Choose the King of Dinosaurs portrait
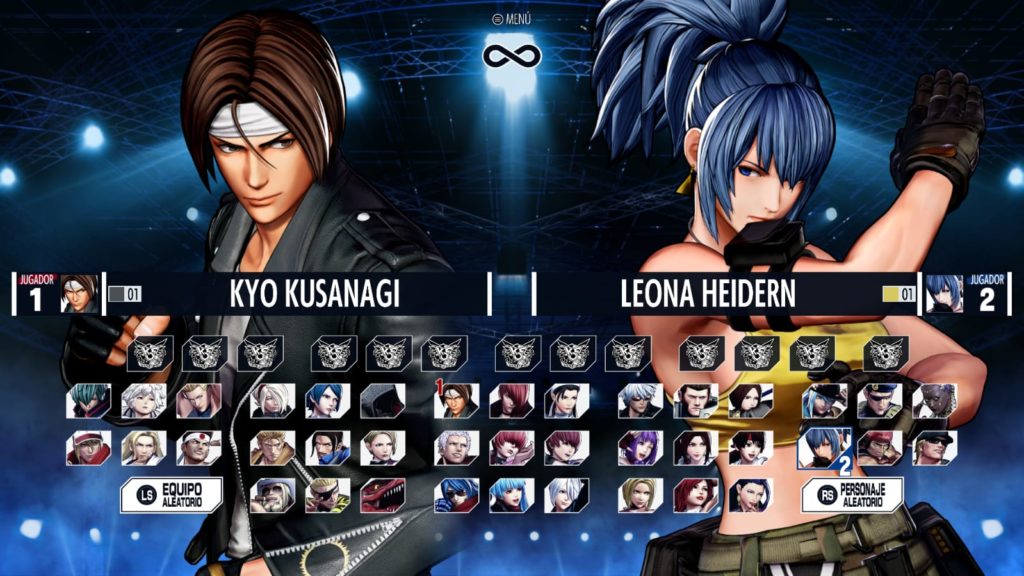Image resolution: width=1024 pixels, height=576 pixels. coord(383,495)
